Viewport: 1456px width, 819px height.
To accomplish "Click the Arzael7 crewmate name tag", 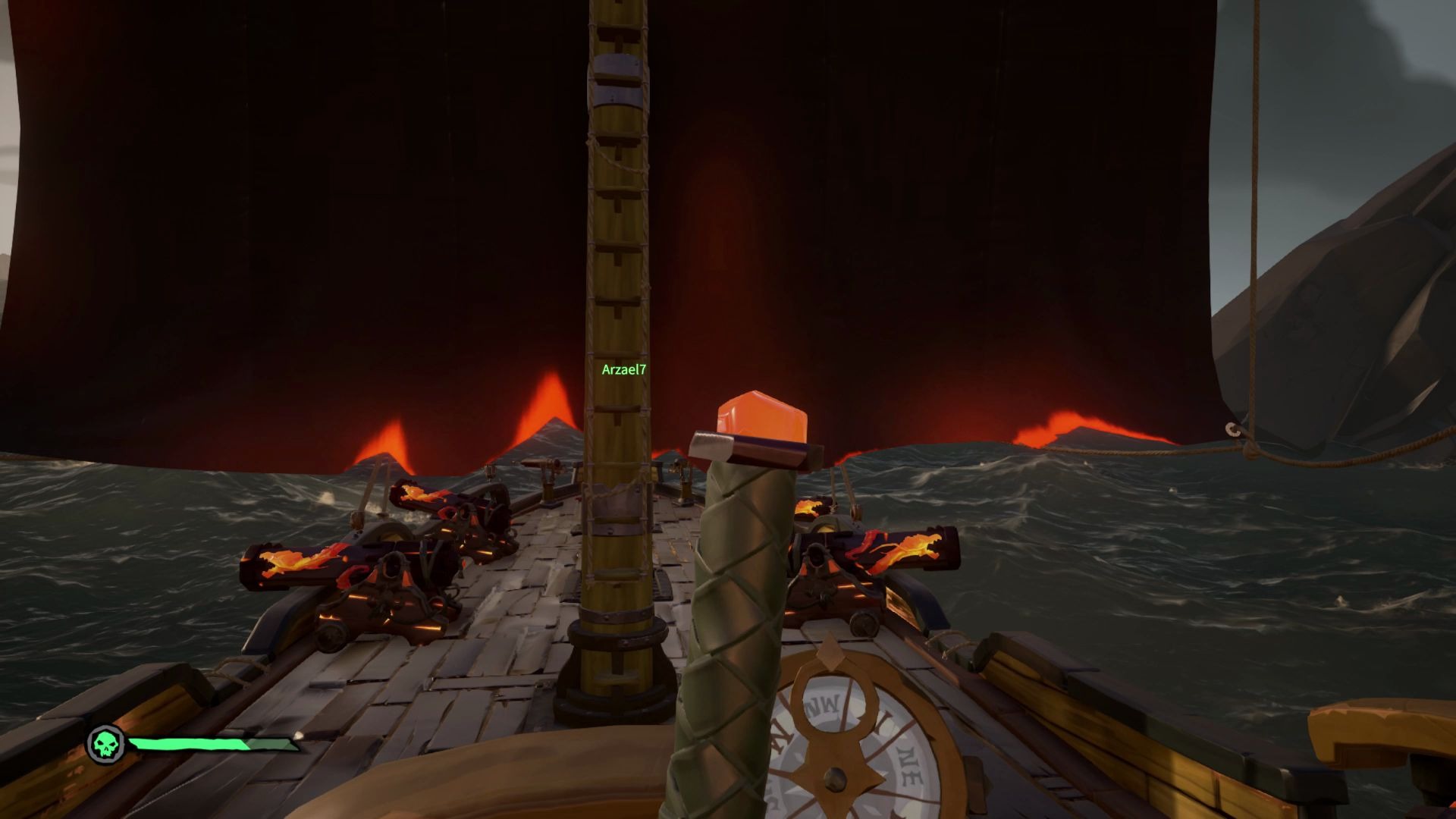I will coord(623,370).
